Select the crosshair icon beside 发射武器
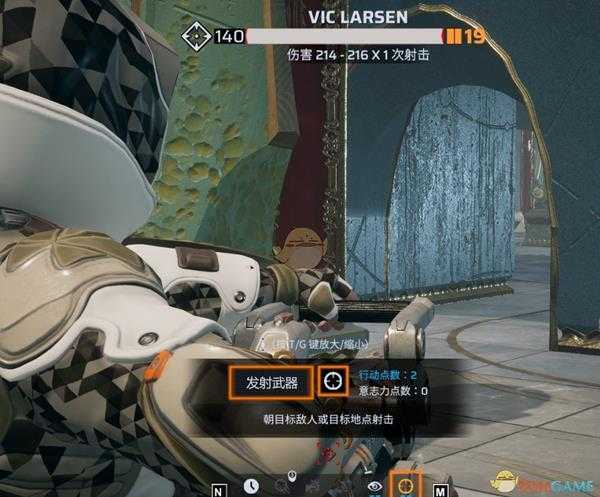Screen dimensions: 600x497 [x=332, y=381]
